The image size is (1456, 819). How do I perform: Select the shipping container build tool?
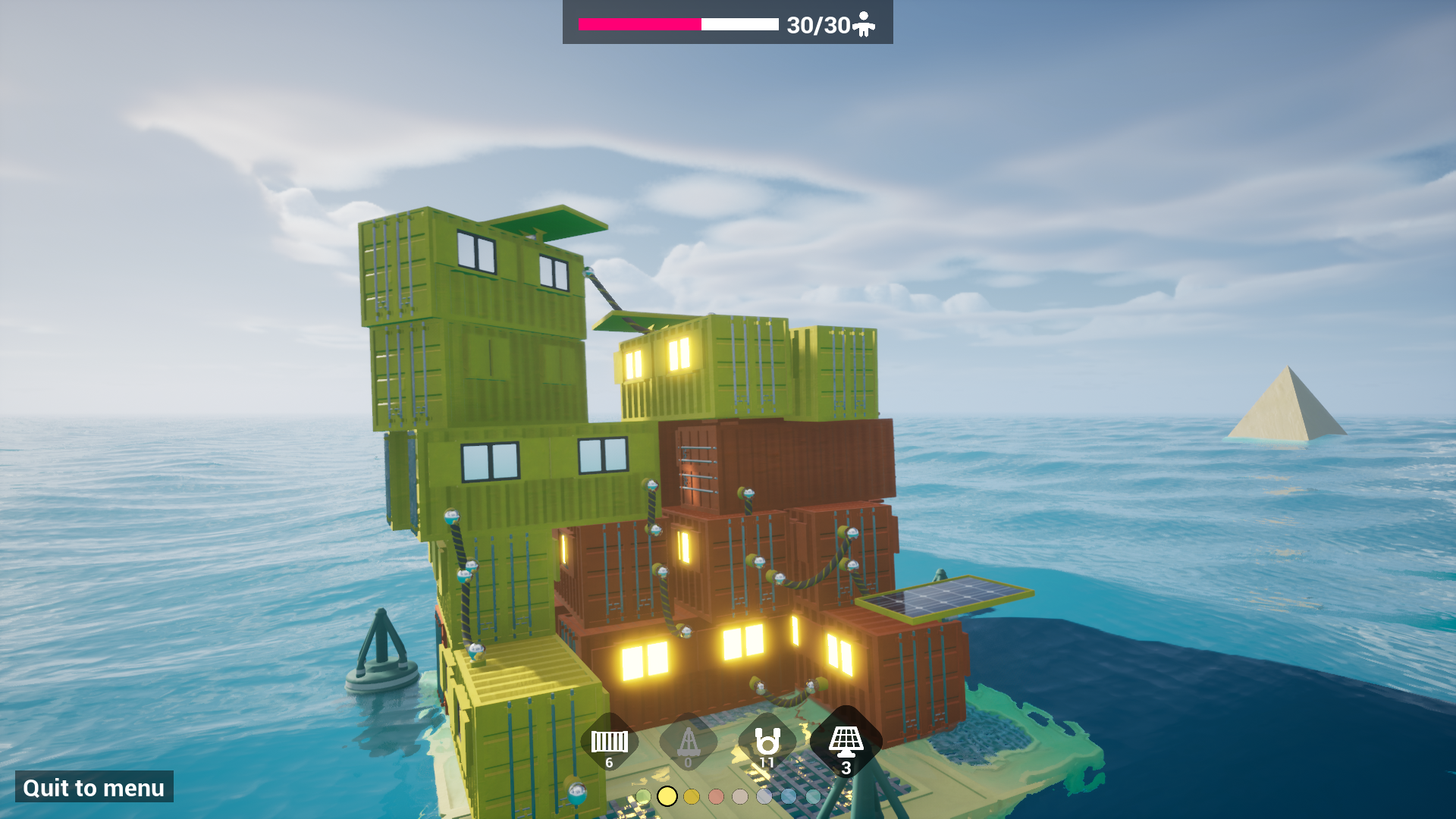(x=610, y=739)
